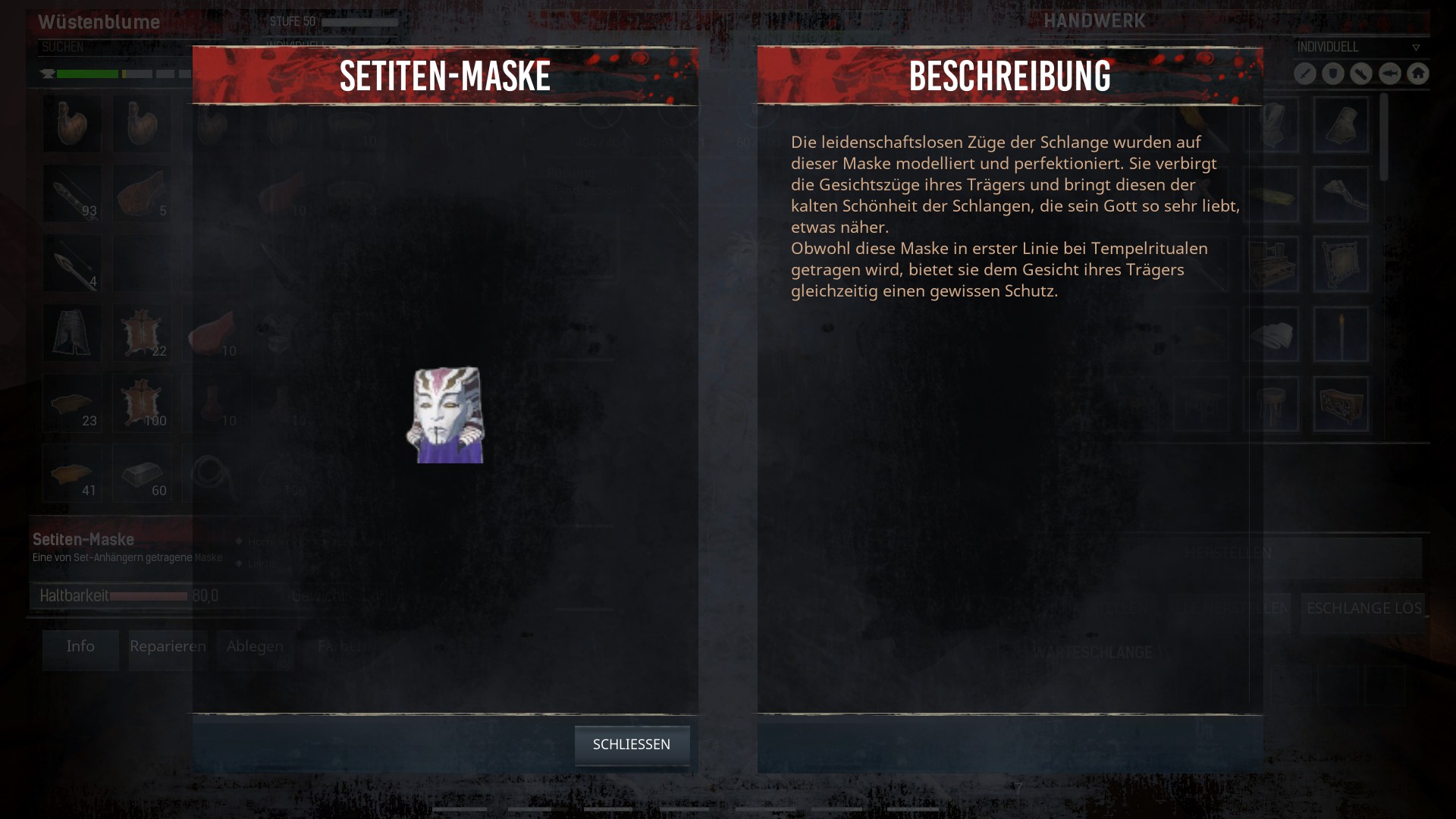Select the arrows stack of 93
The width and height of the screenshot is (1456, 819).
click(x=72, y=193)
